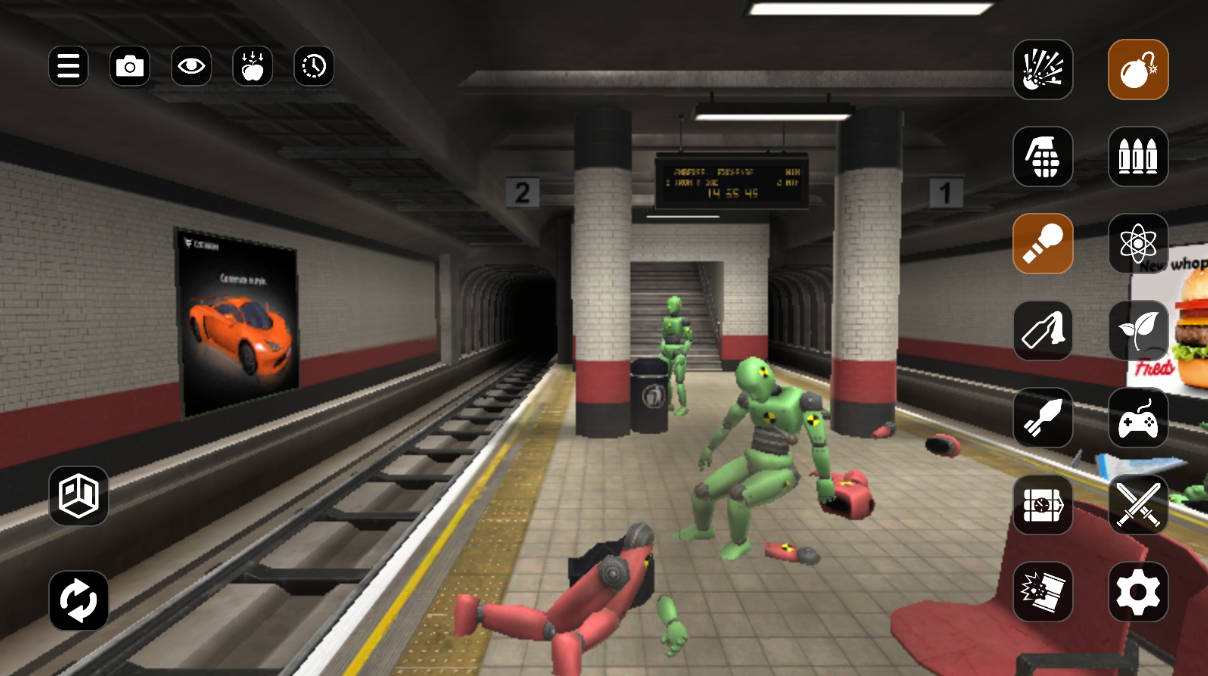Image resolution: width=1208 pixels, height=676 pixels.
Task: Select the rocket missile weapon
Action: (1043, 417)
